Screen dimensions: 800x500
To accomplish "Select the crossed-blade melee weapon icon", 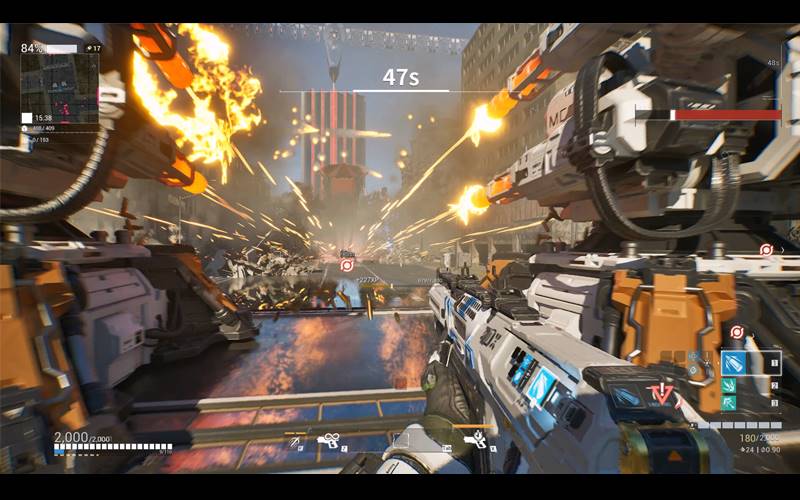I will click(296, 440).
